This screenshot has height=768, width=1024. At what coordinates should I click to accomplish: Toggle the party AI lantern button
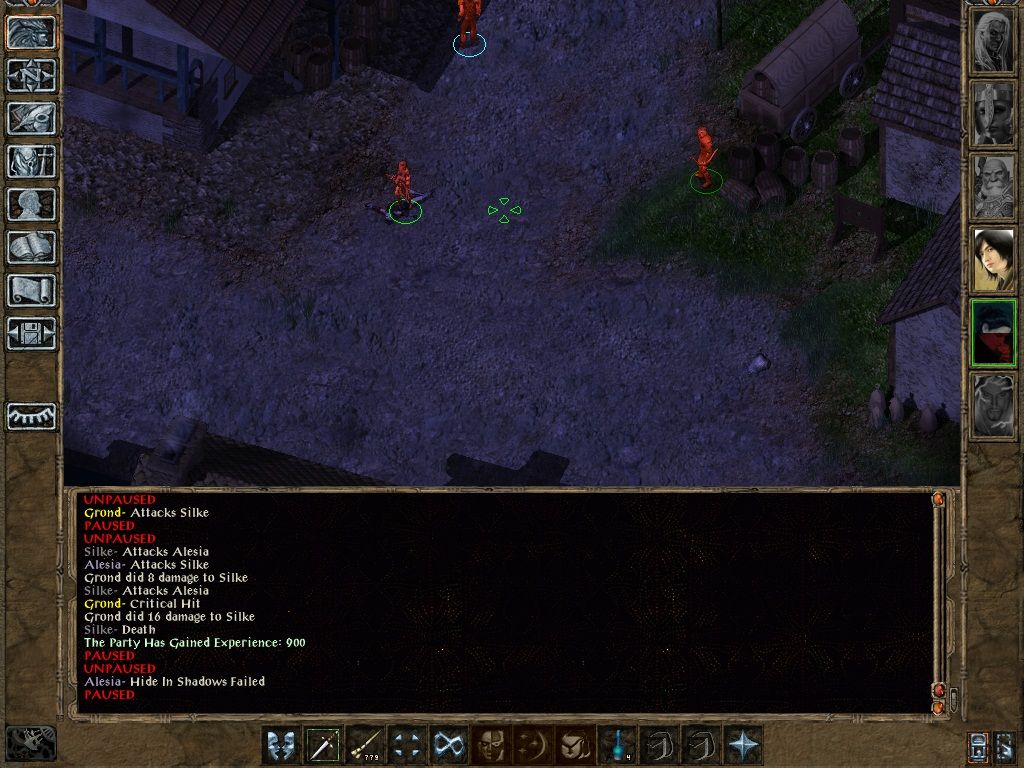979,746
